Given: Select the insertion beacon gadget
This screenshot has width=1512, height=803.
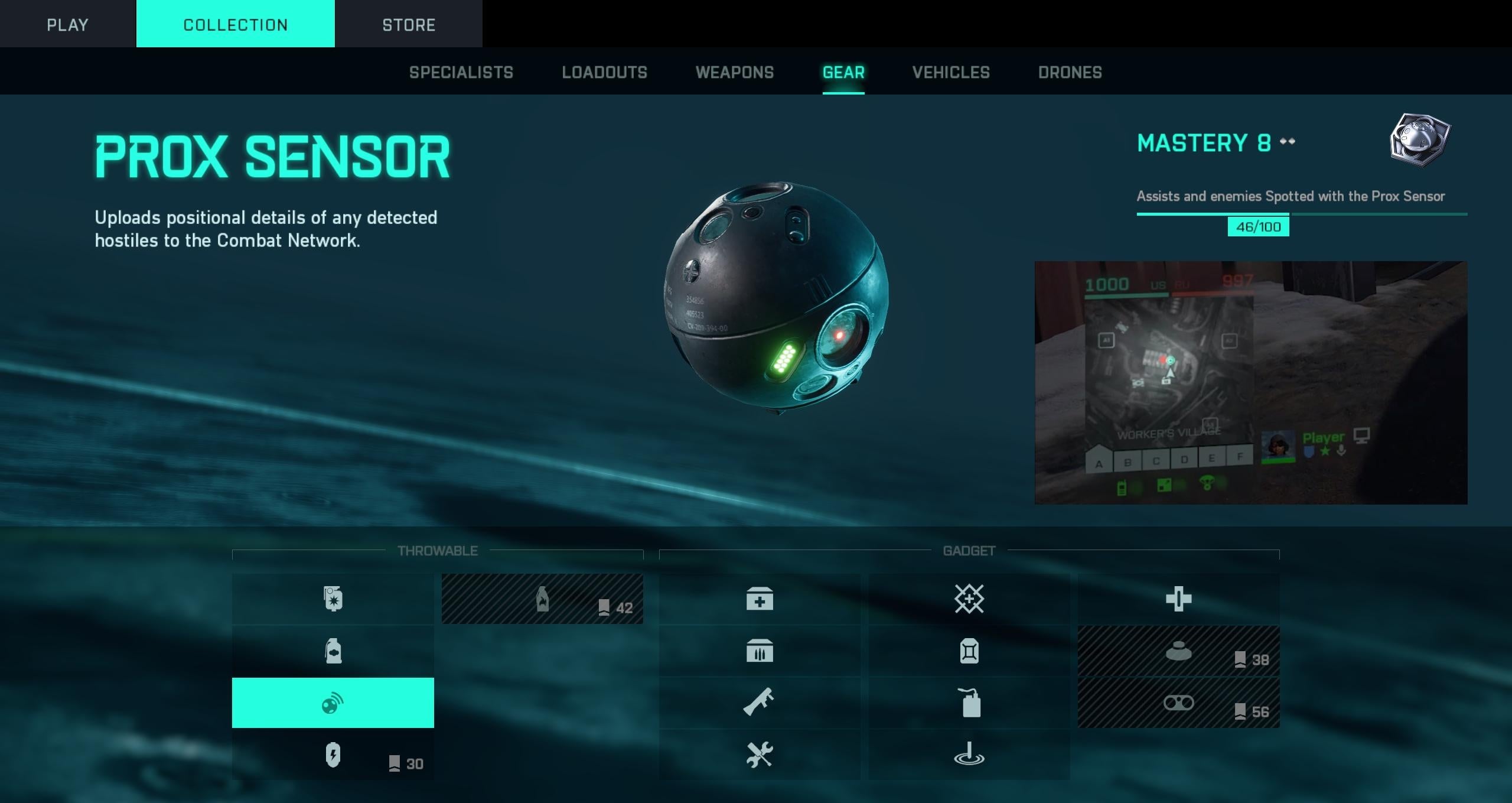Looking at the screenshot, I should click(x=969, y=755).
